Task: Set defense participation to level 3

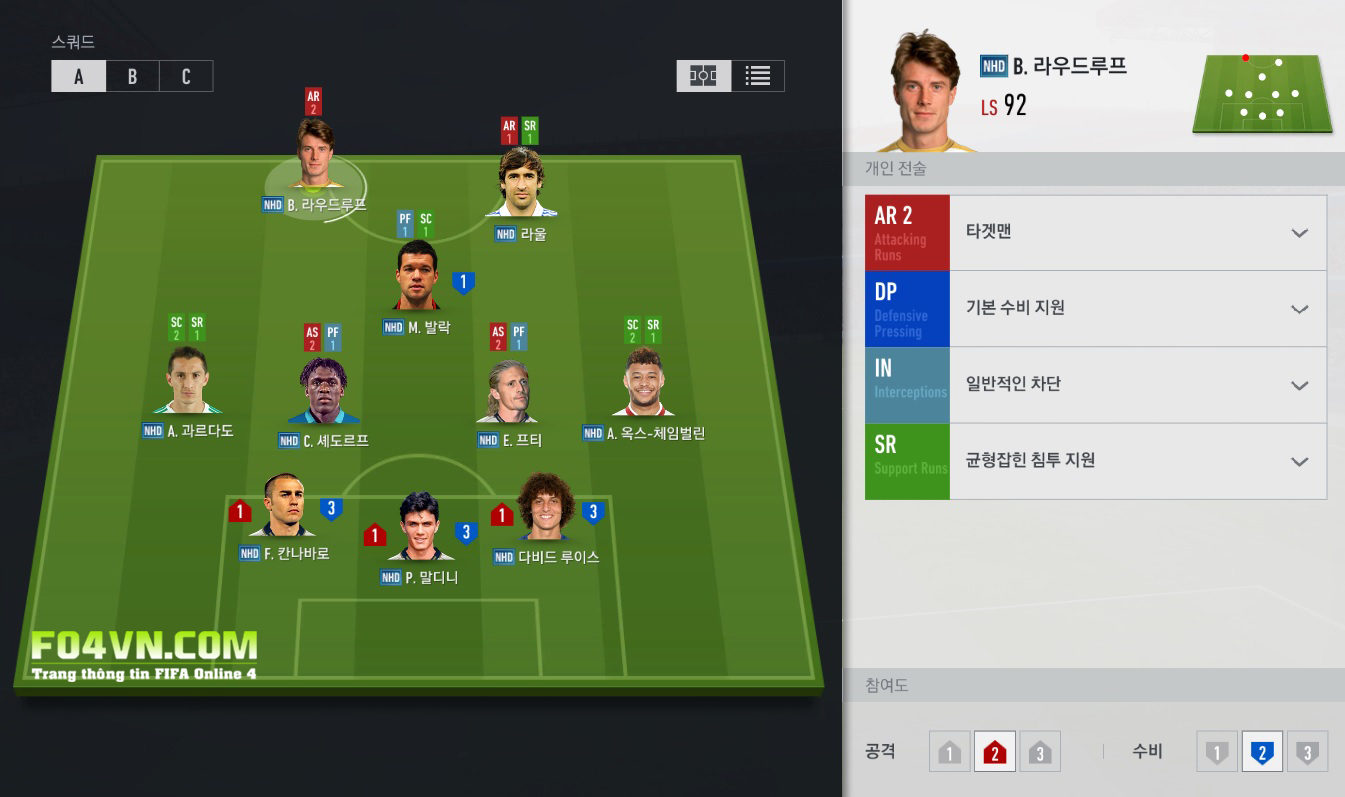Action: (x=1307, y=752)
